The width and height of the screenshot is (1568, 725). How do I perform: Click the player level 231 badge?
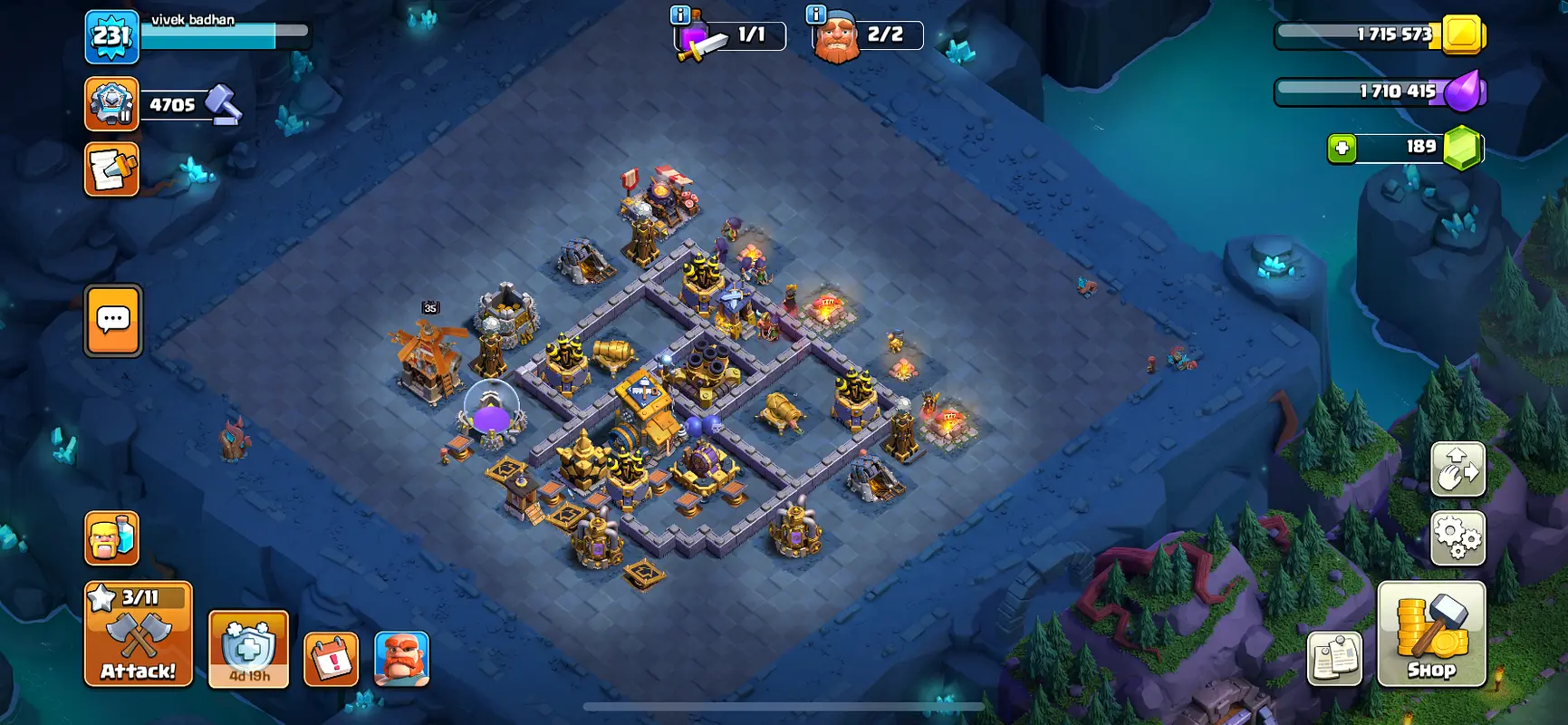click(x=111, y=37)
